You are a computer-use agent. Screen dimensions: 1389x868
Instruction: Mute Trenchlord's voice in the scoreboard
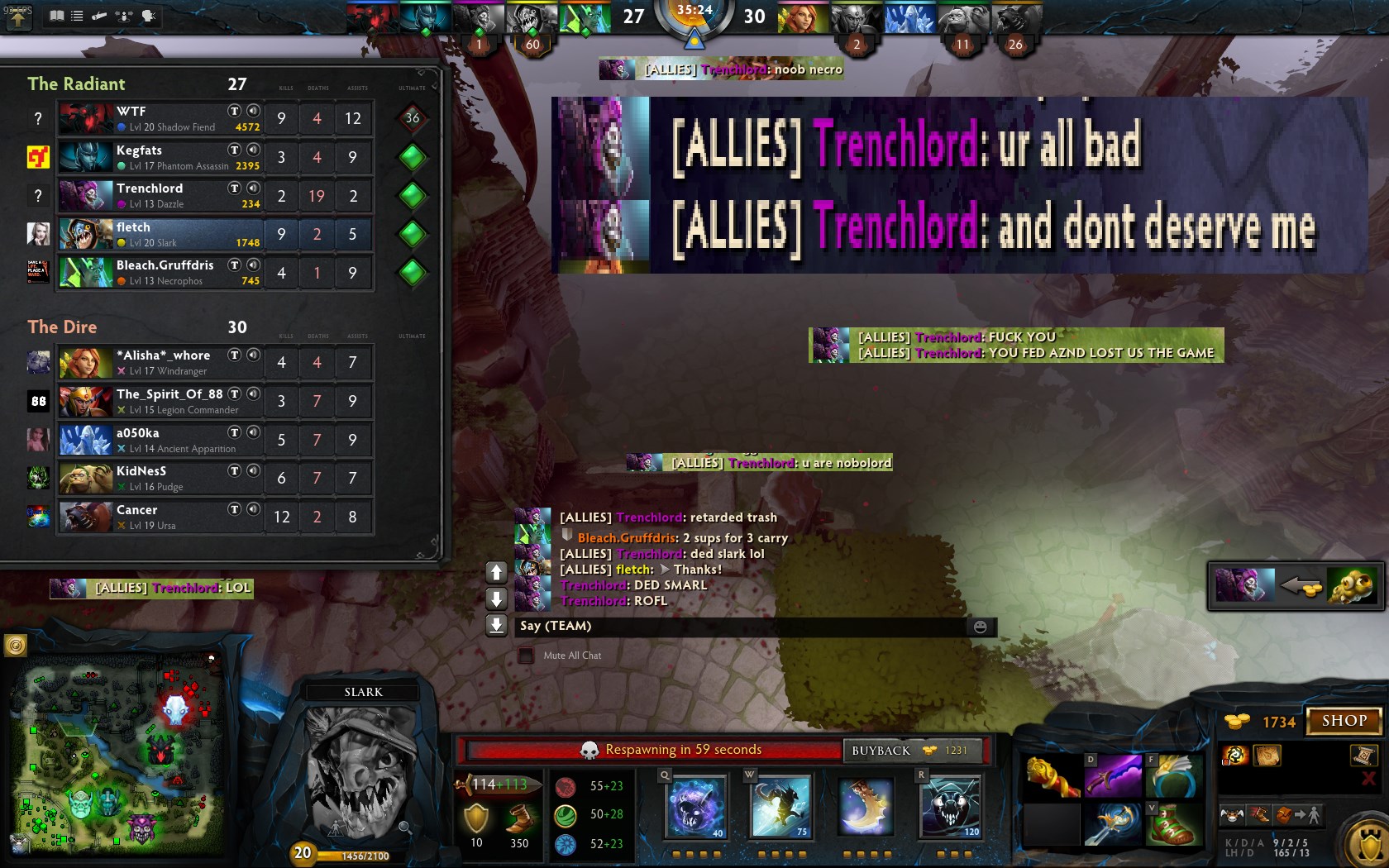253,188
